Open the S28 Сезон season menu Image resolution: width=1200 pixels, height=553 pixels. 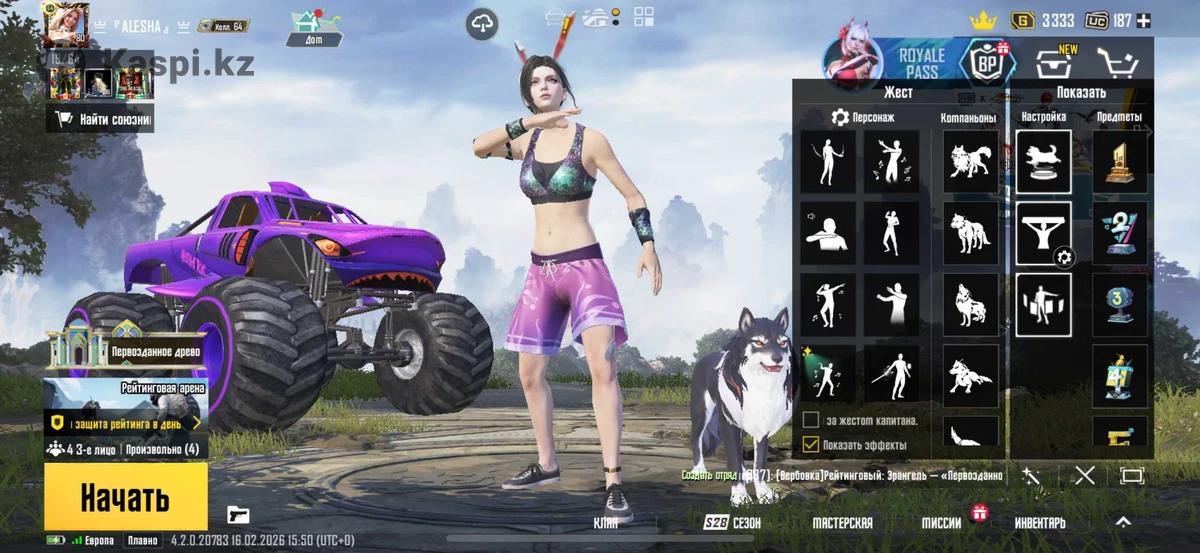click(731, 523)
